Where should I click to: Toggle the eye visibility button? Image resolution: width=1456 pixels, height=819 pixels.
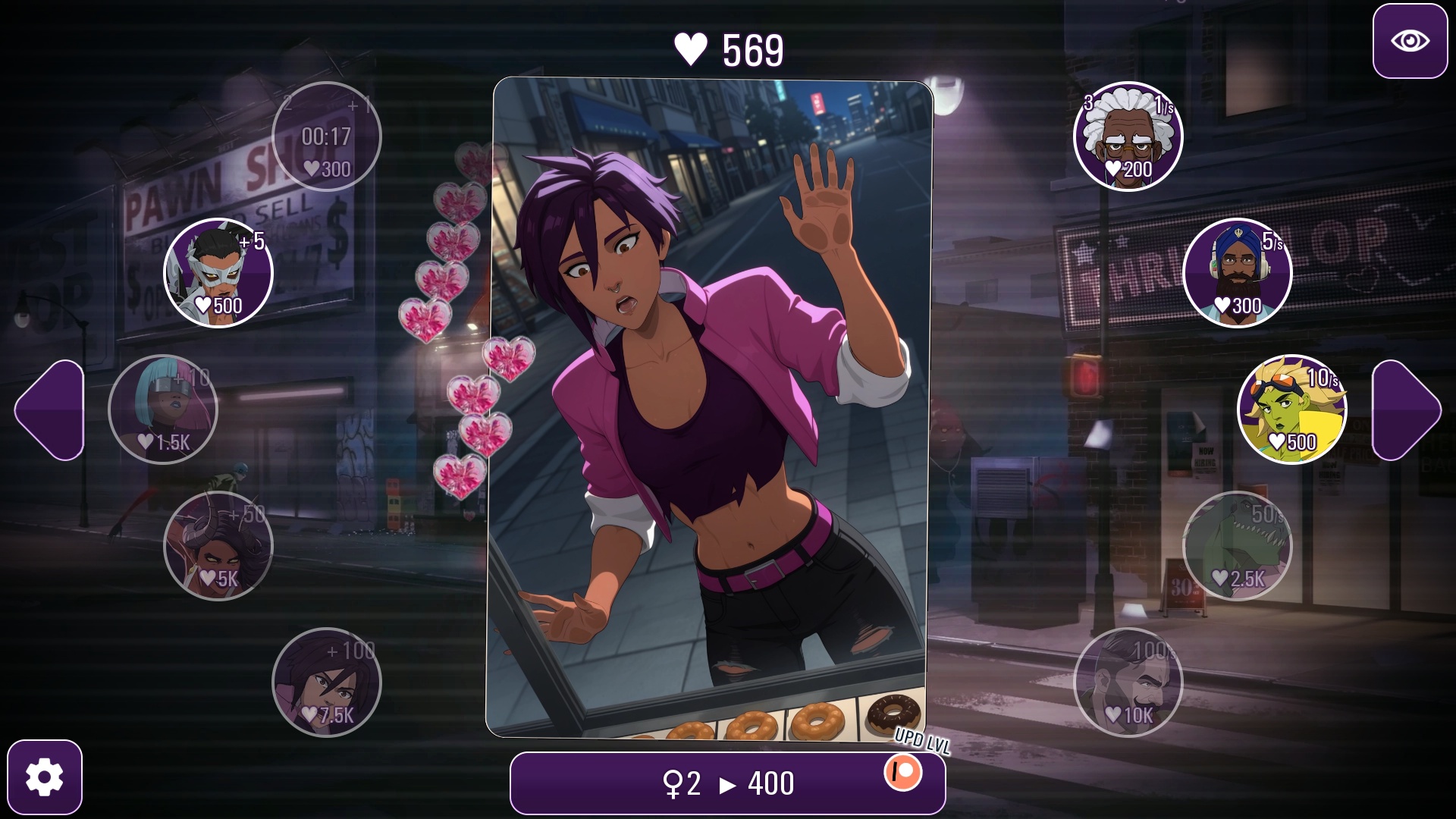pyautogui.click(x=1410, y=41)
